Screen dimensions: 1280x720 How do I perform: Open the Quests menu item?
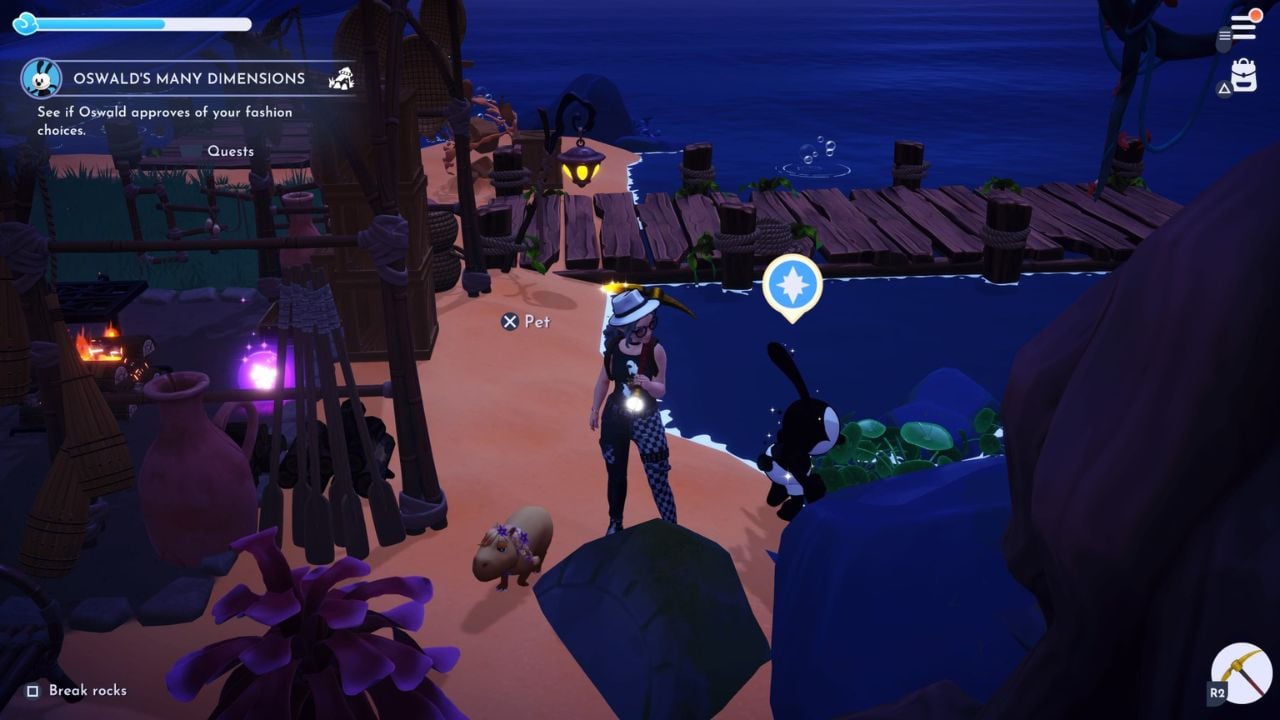[231, 151]
